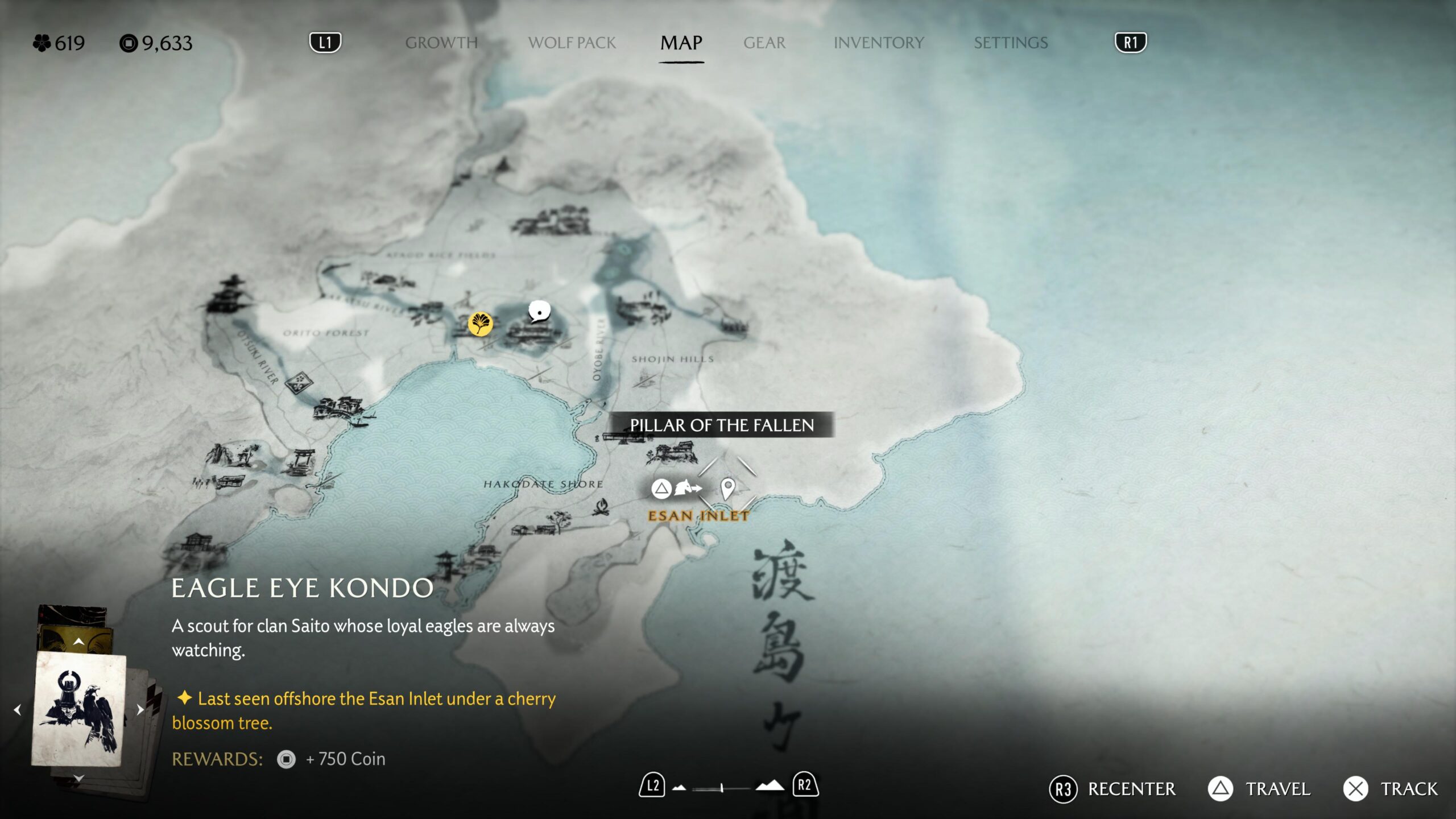
Task: Go to the Settings tab
Action: (1011, 43)
